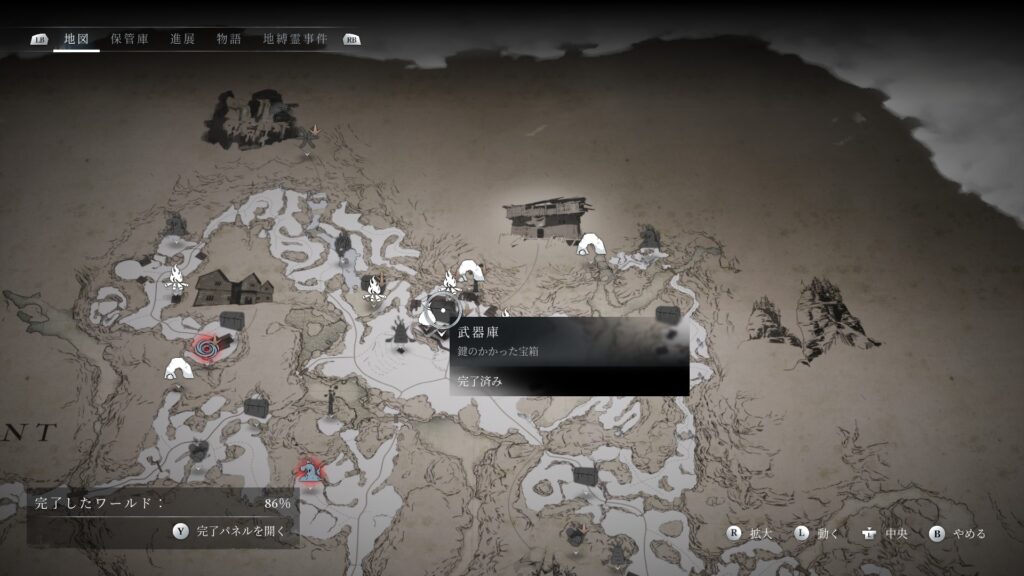1024x576 pixels.
Task: Click the white dome marker near the large wooden building
Action: (590, 244)
